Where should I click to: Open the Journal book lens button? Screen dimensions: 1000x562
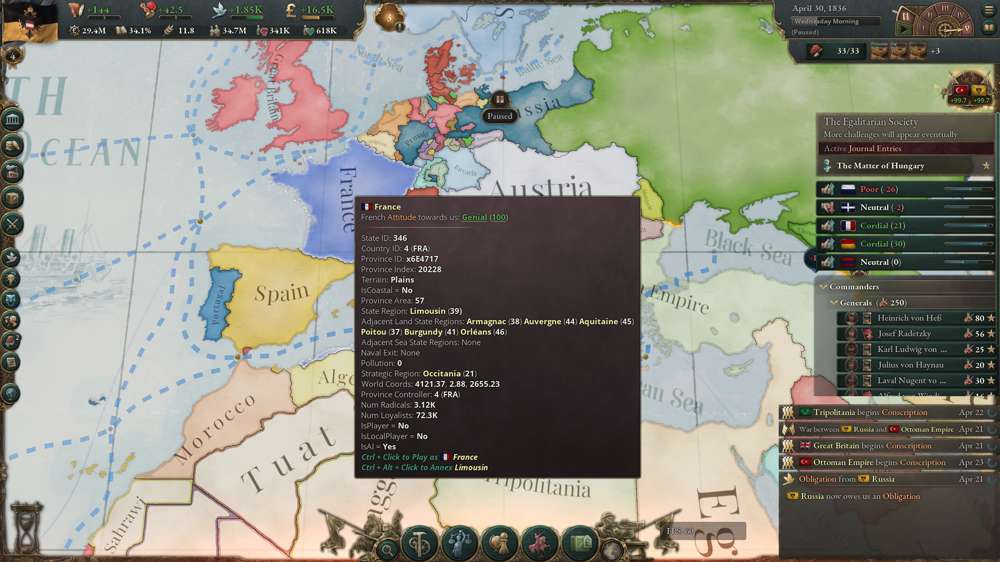(581, 544)
